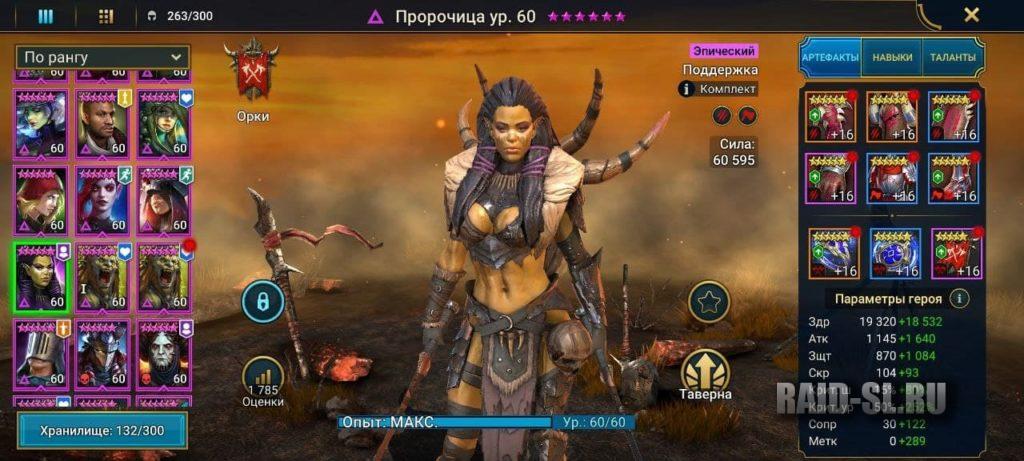The image size is (1024, 461).
Task: Switch to the column list view icon
Action: [46, 16]
